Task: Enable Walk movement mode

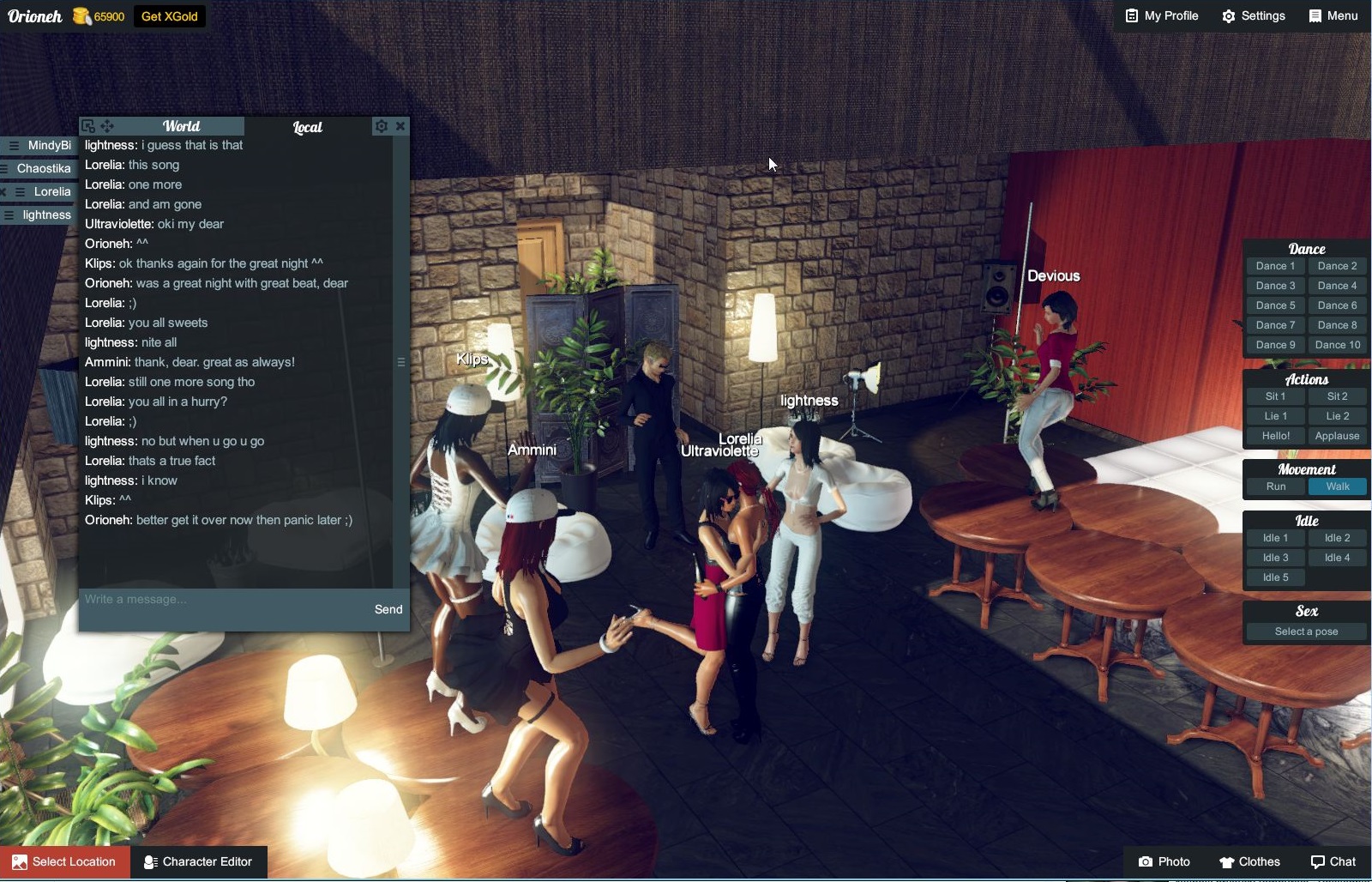Action: [x=1338, y=486]
